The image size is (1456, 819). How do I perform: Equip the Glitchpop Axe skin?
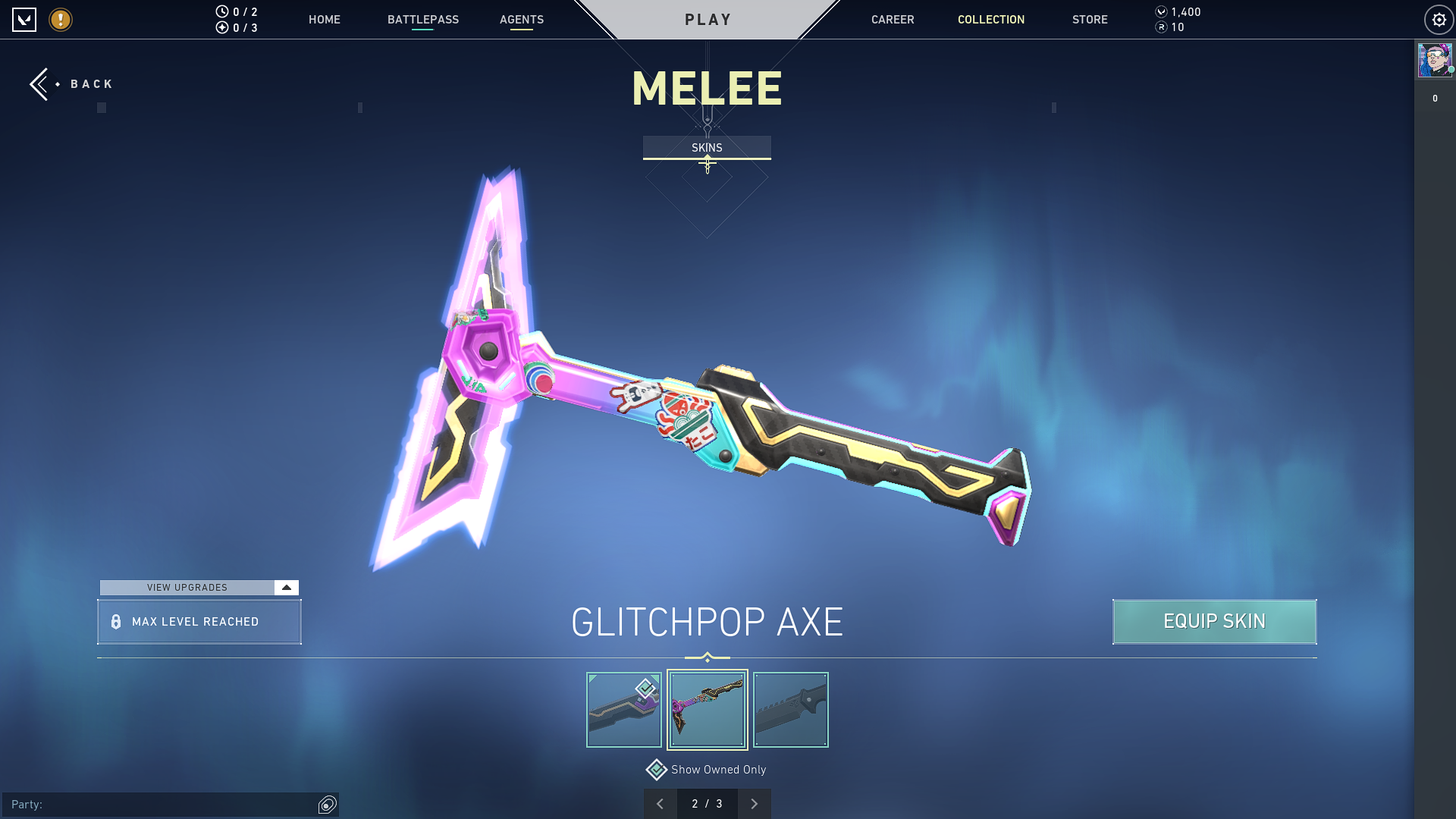(1214, 622)
